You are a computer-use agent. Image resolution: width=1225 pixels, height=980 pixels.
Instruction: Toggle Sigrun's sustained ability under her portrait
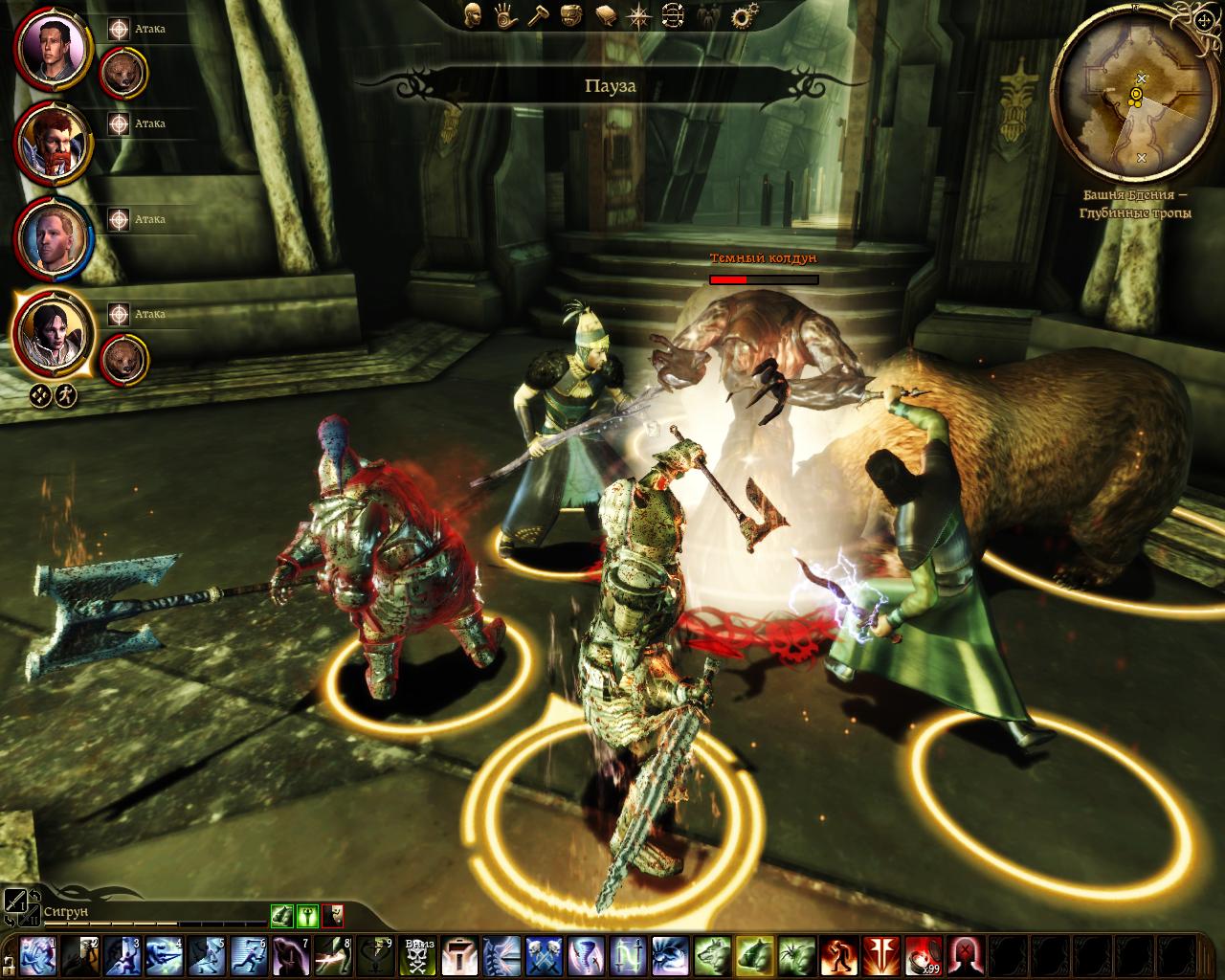(38, 394)
